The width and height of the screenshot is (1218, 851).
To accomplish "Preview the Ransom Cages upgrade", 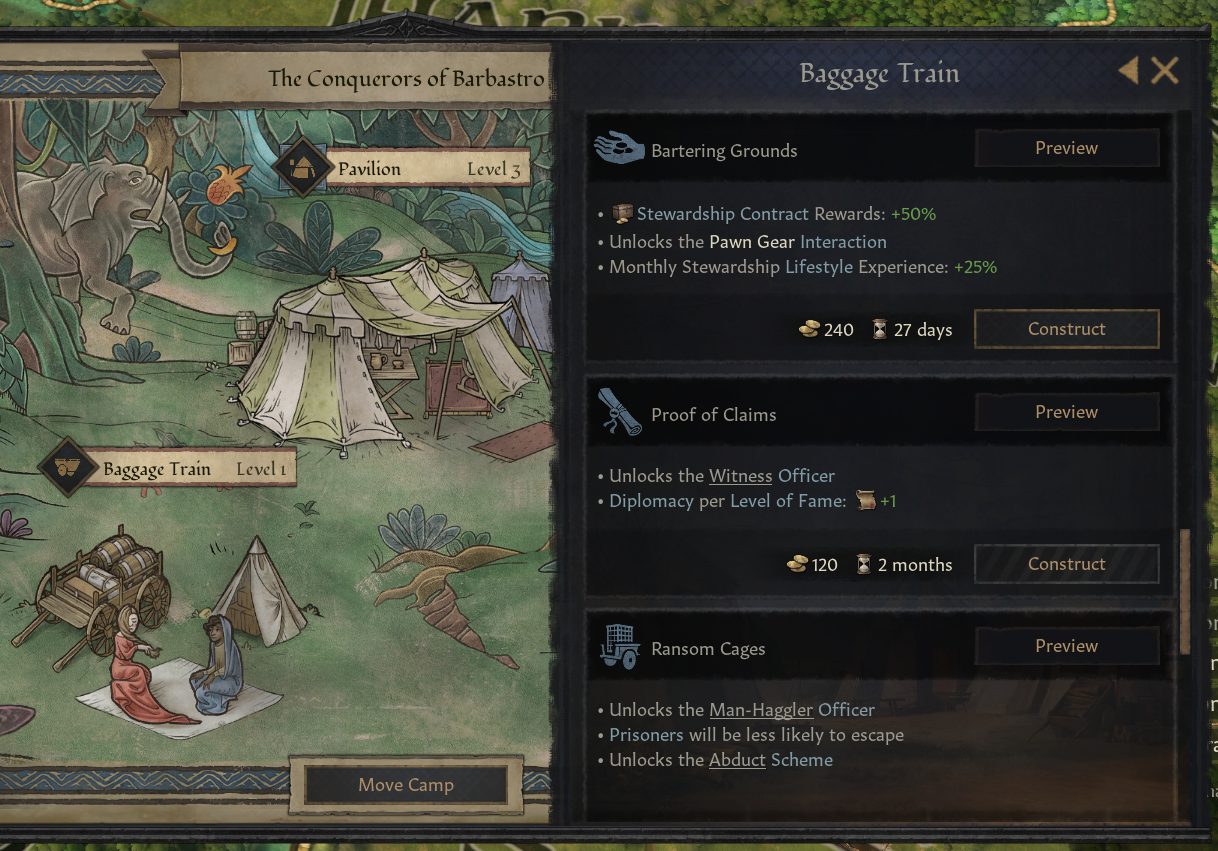I will (1066, 646).
